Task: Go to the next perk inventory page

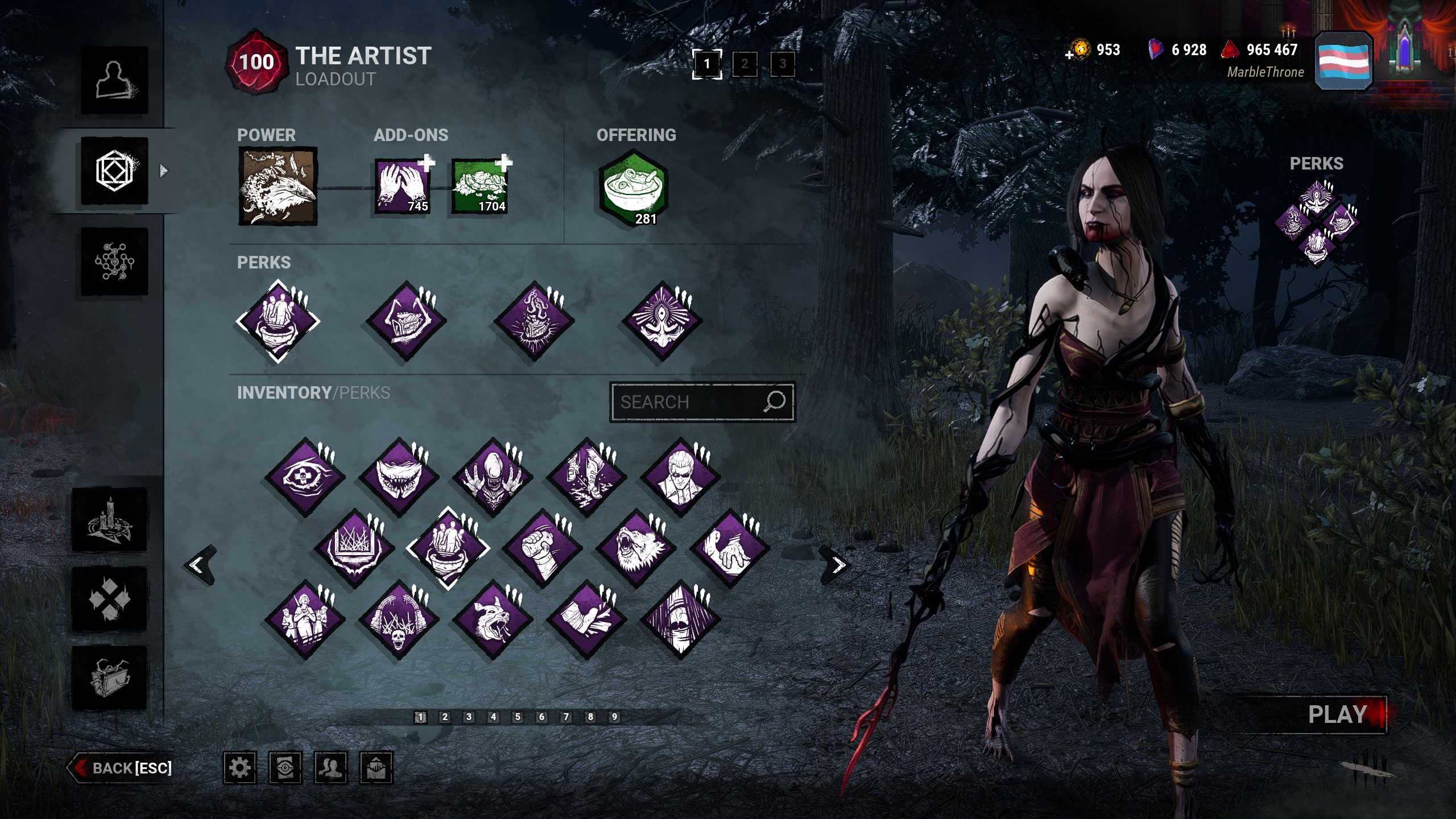Action: [x=837, y=565]
